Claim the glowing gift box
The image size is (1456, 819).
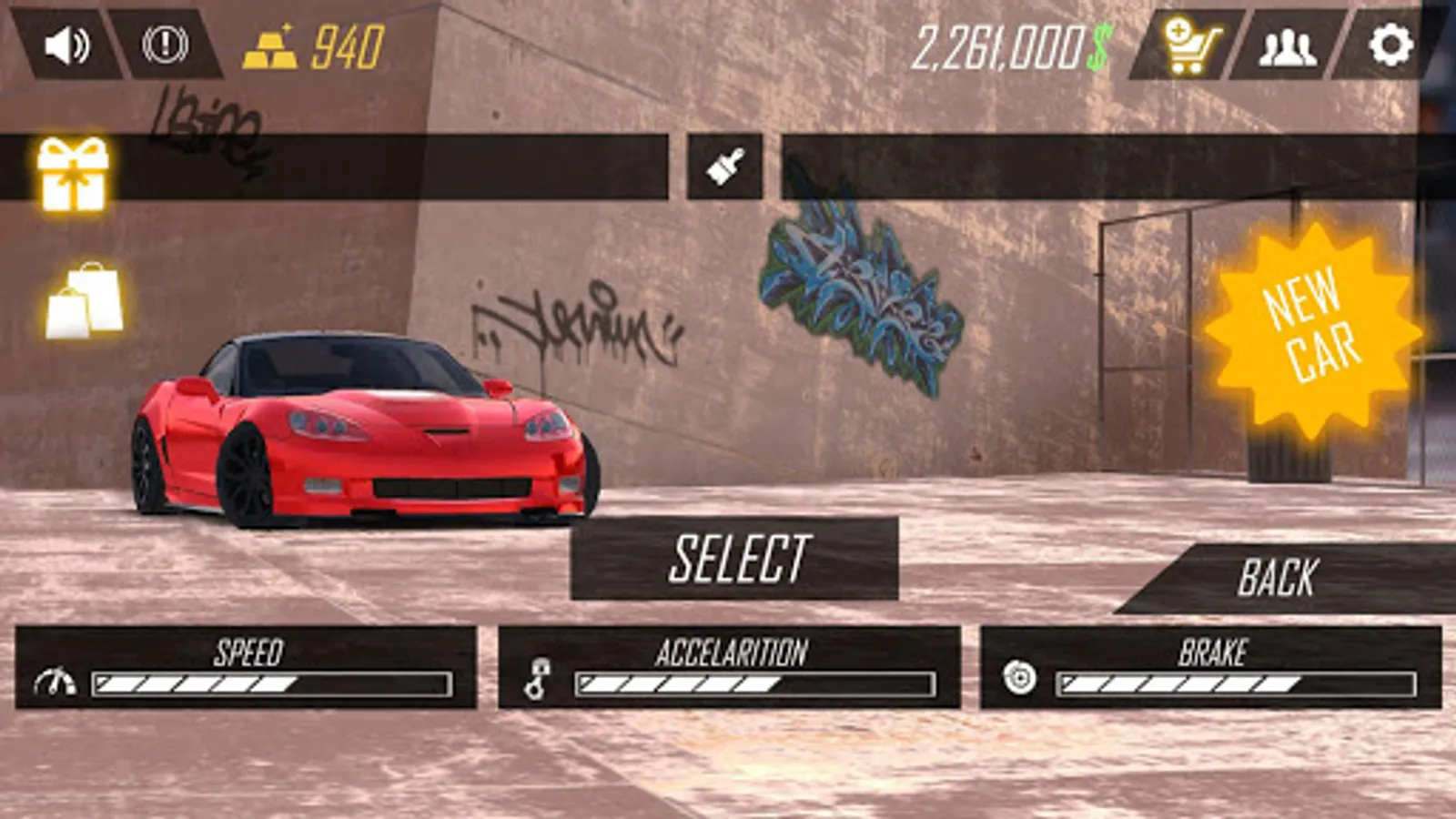73,173
